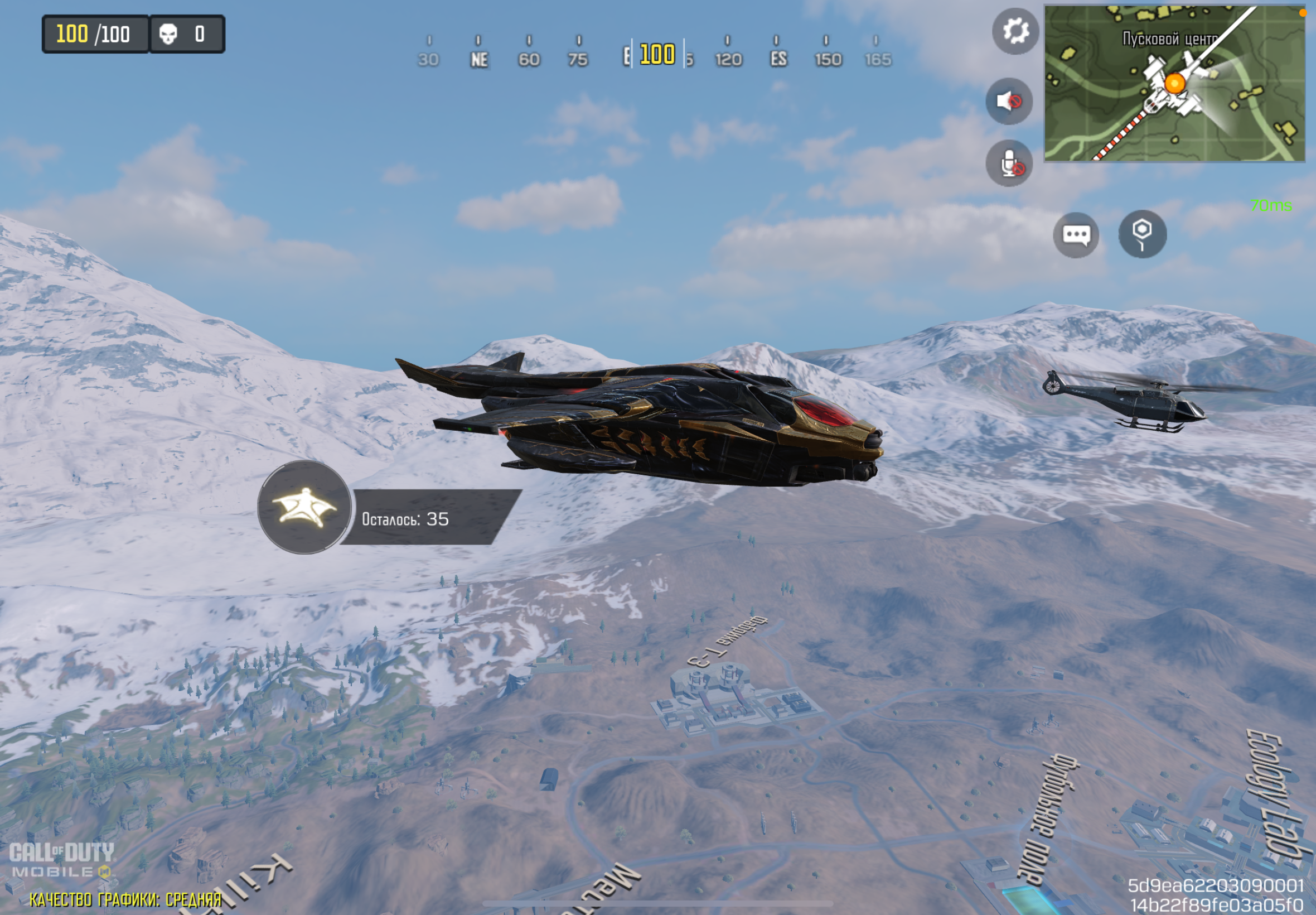Toggle the muted microphone button
This screenshot has width=1316, height=915.
[x=1009, y=164]
